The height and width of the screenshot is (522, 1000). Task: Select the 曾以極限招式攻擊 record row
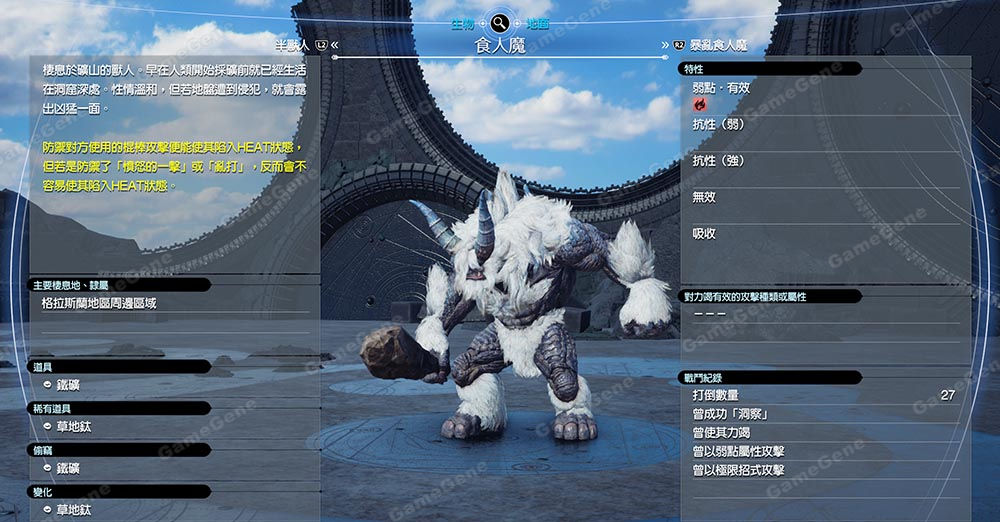pos(822,470)
